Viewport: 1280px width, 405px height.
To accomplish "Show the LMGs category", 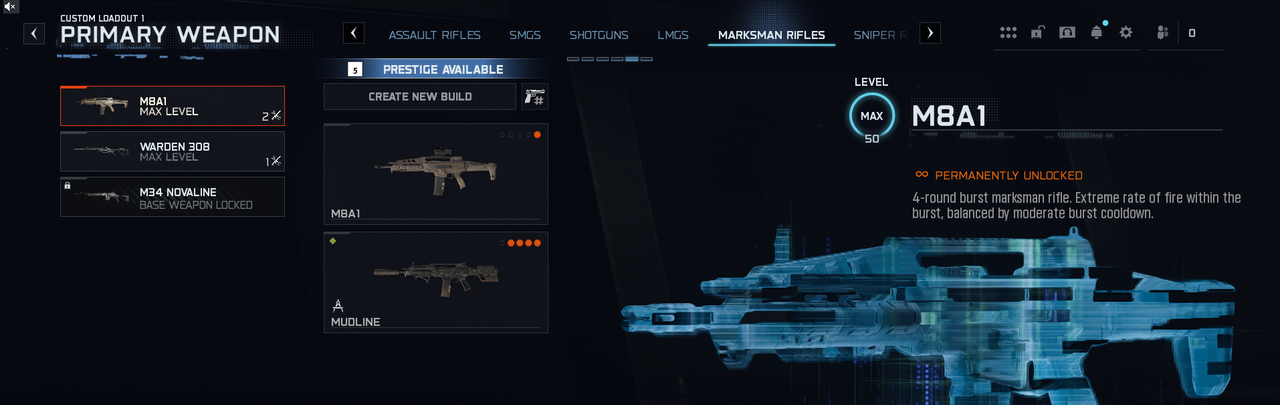I will (x=673, y=35).
